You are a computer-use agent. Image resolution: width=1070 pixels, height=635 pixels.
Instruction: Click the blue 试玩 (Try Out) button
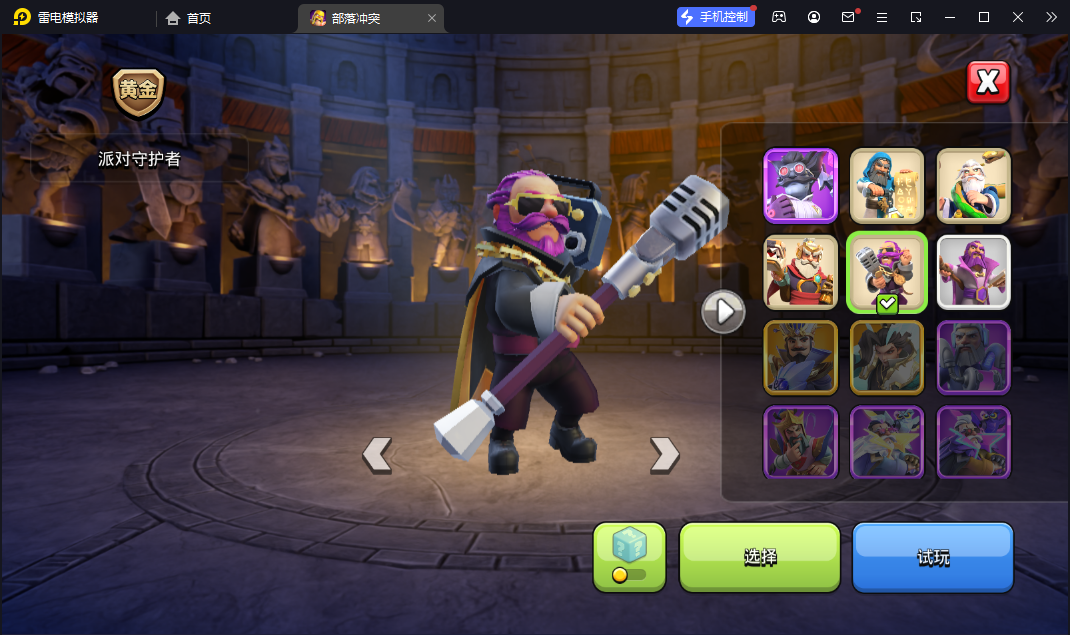point(933,557)
